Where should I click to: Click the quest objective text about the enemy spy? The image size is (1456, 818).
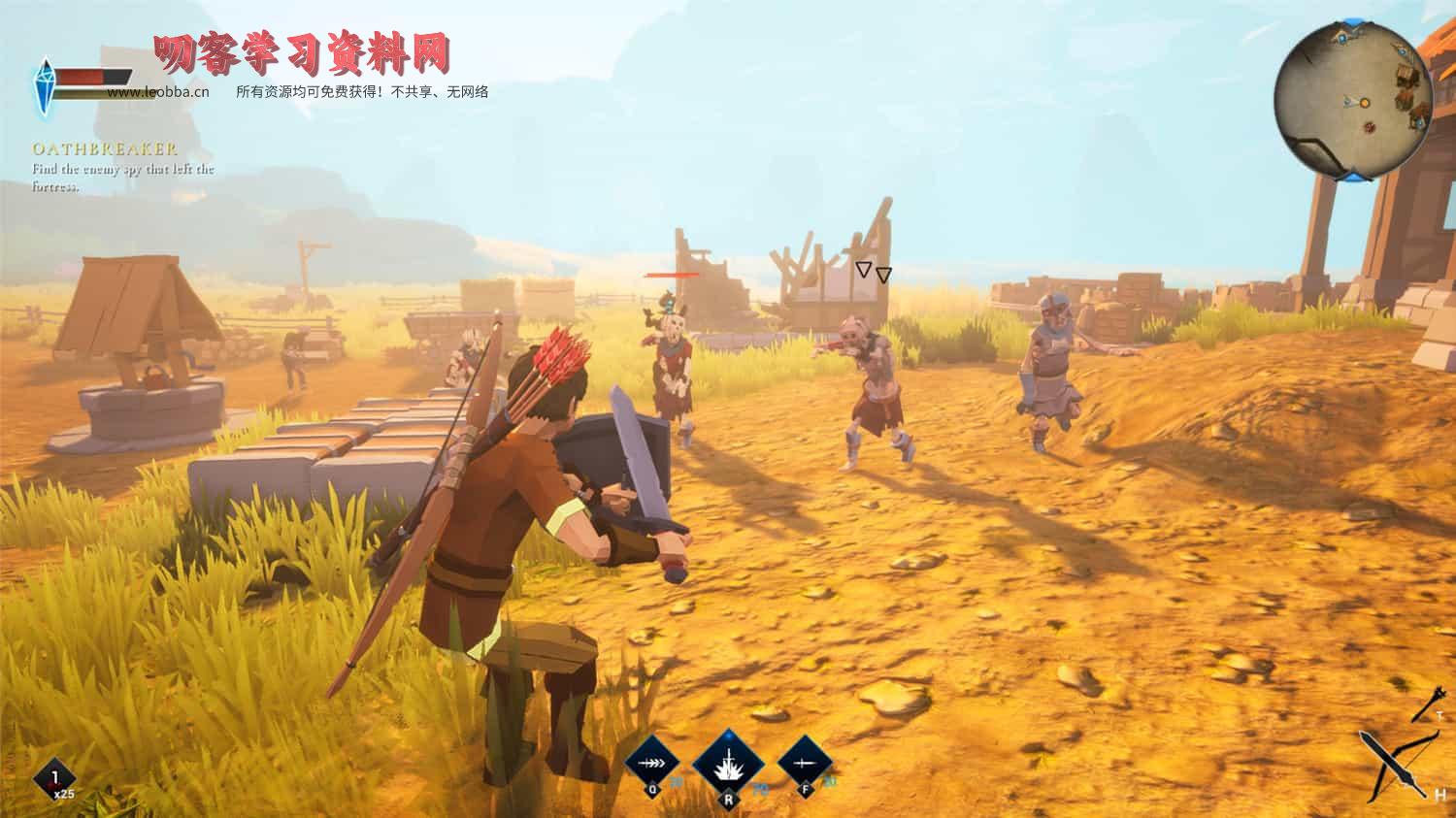point(124,175)
